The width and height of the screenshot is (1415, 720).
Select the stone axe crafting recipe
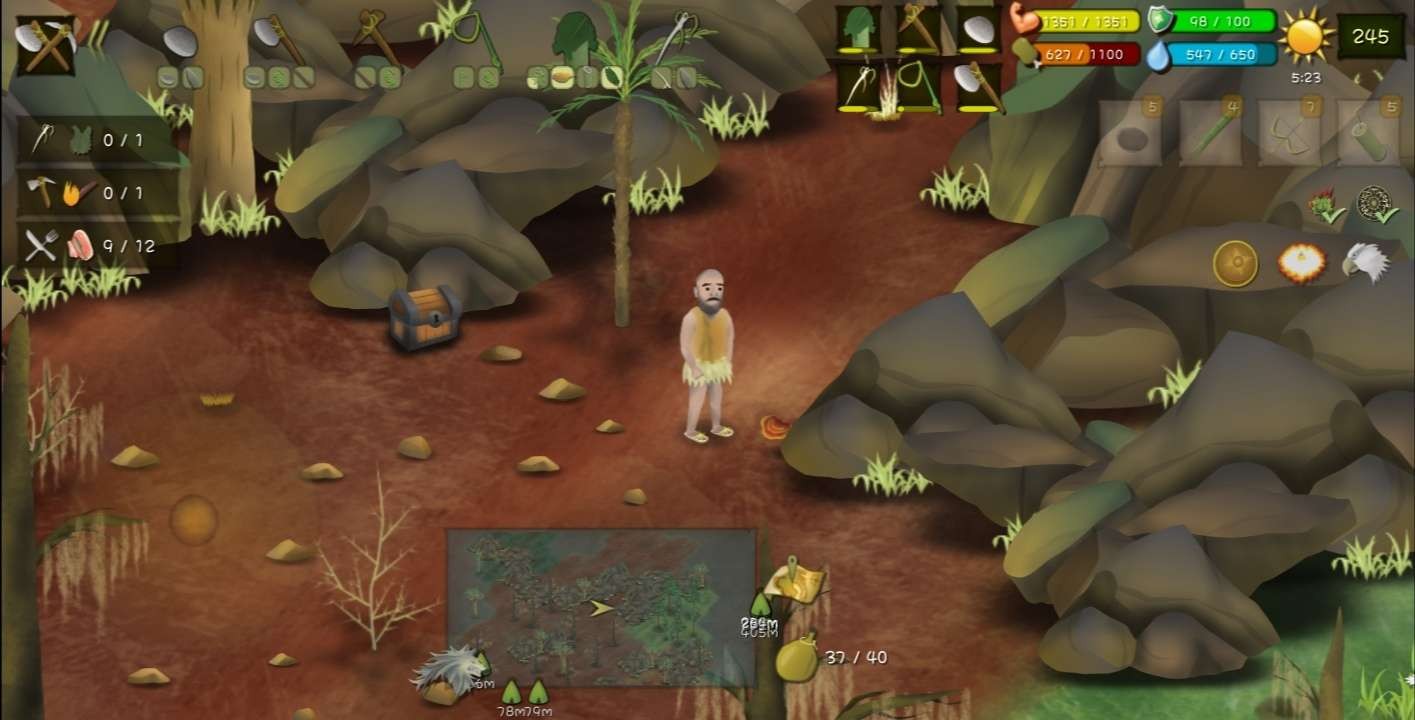(x=278, y=40)
